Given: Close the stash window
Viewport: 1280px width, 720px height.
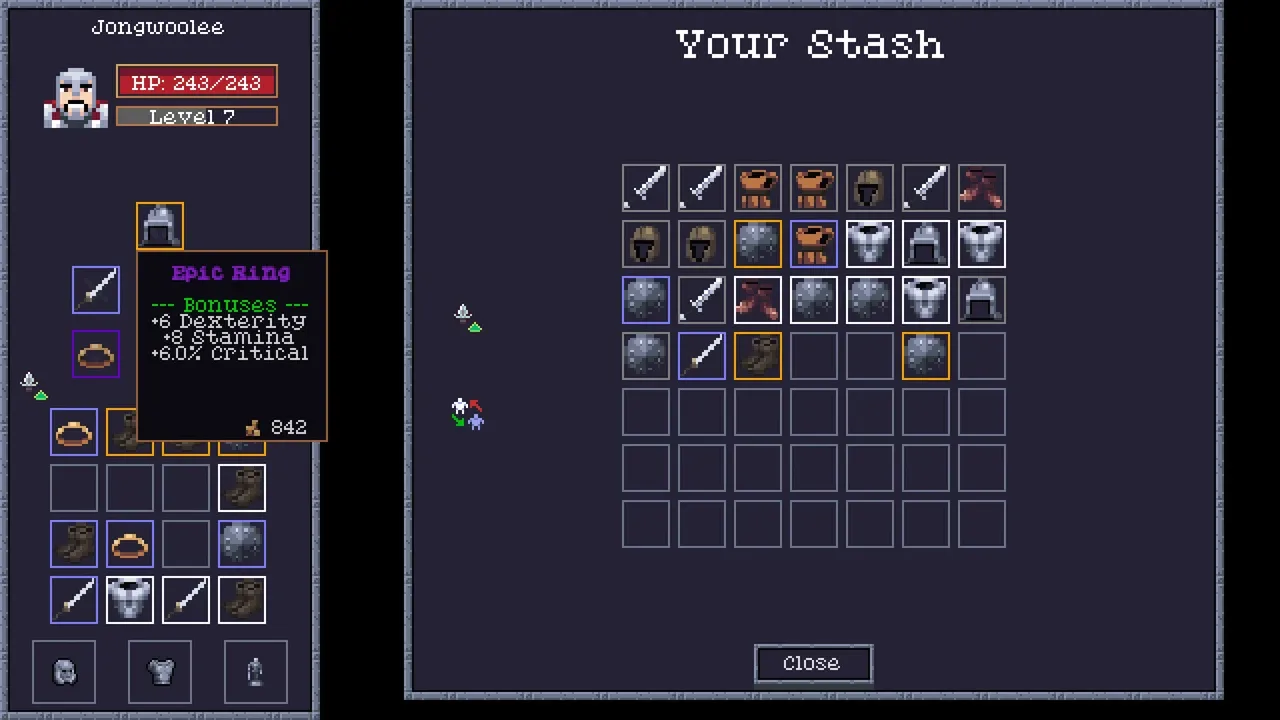Looking at the screenshot, I should (812, 664).
